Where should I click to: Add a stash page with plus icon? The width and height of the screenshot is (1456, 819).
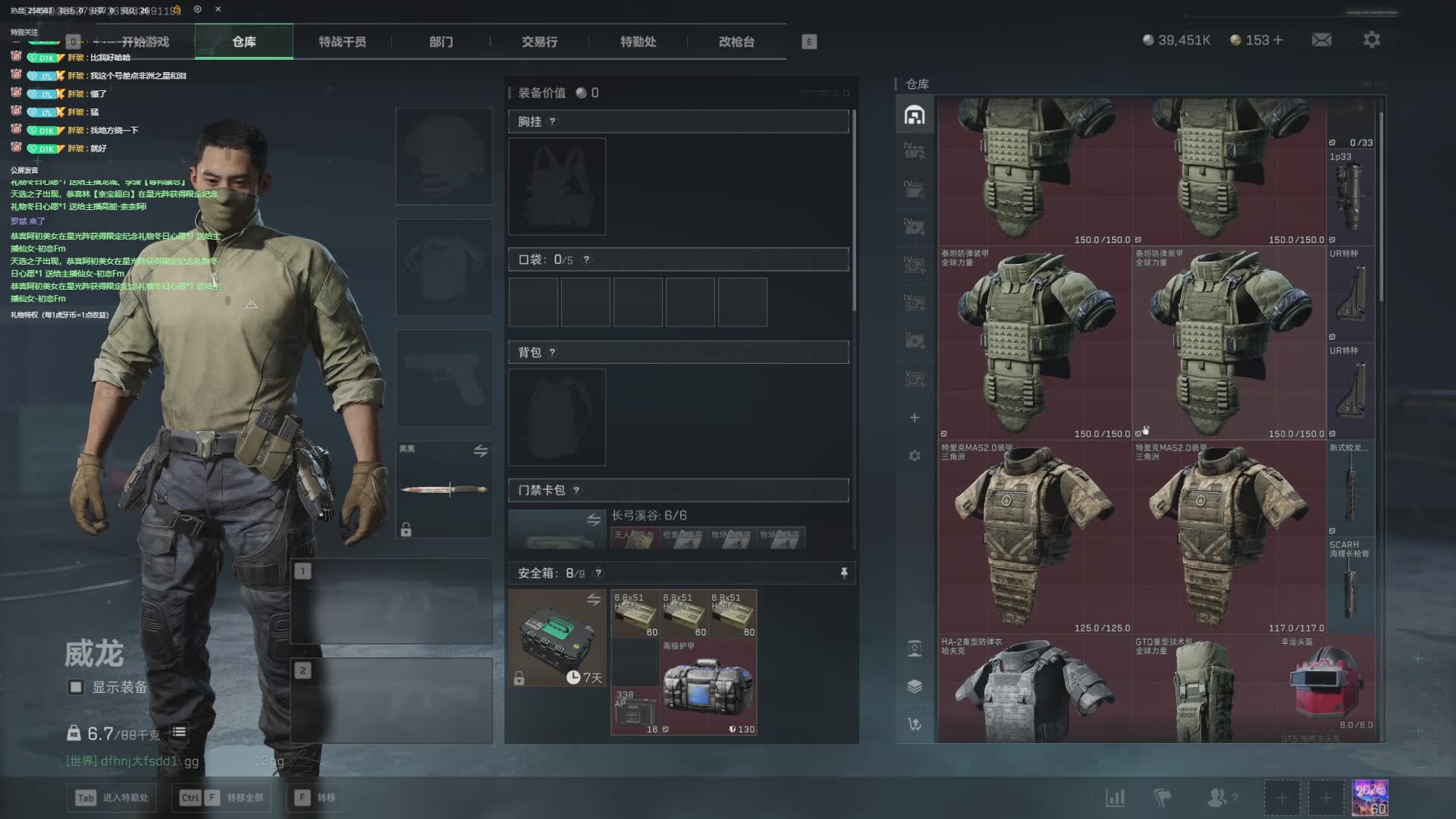point(915,418)
